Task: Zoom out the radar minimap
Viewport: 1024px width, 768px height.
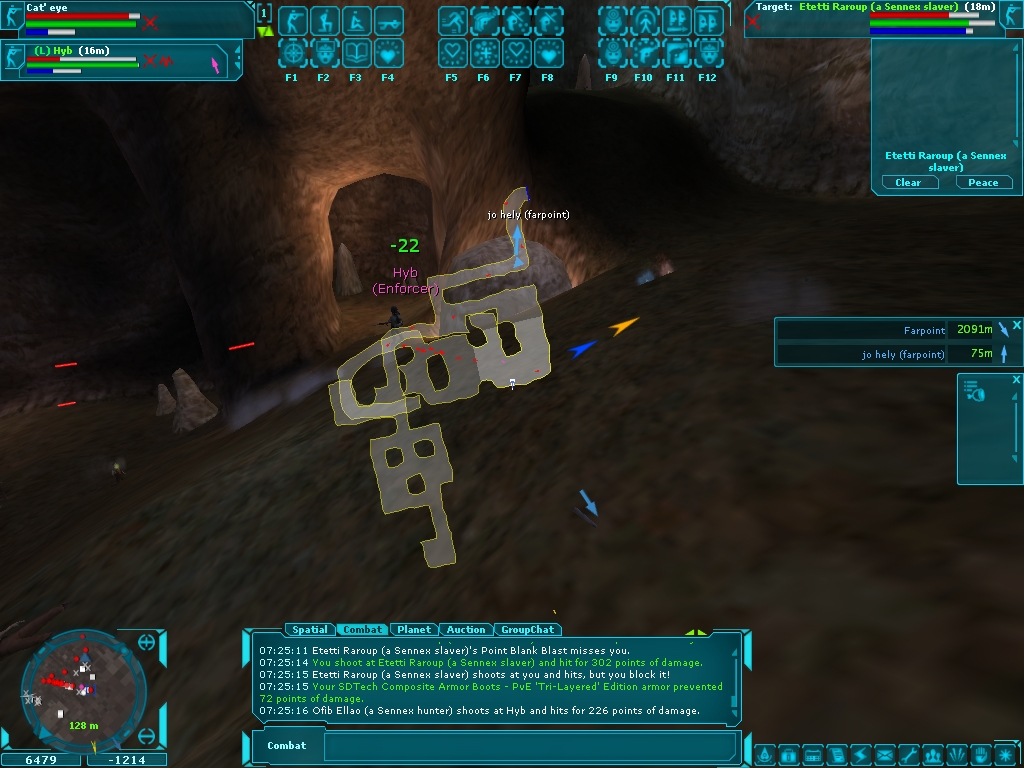Action: pyautogui.click(x=147, y=737)
